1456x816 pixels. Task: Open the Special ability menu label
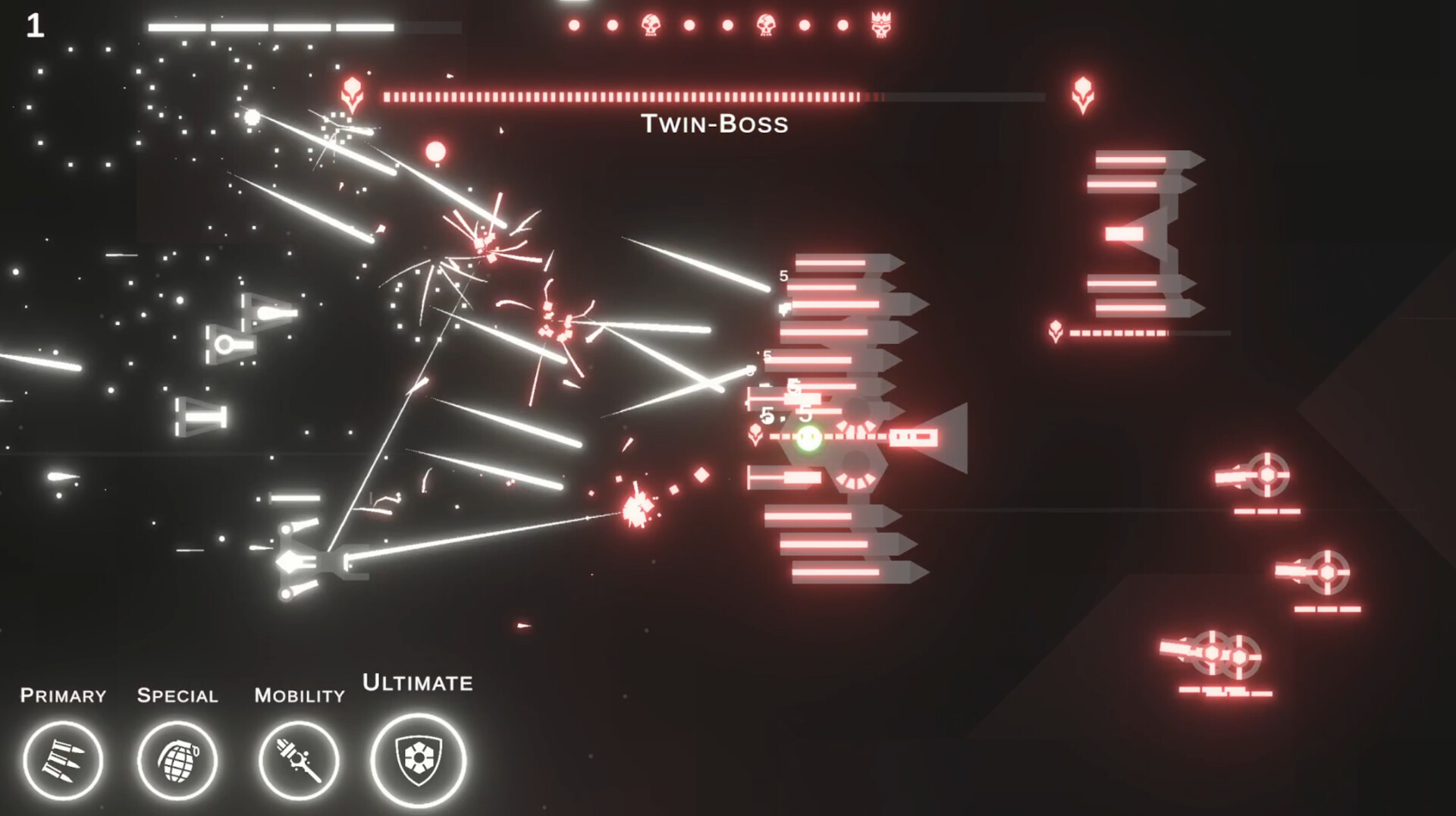tap(177, 695)
